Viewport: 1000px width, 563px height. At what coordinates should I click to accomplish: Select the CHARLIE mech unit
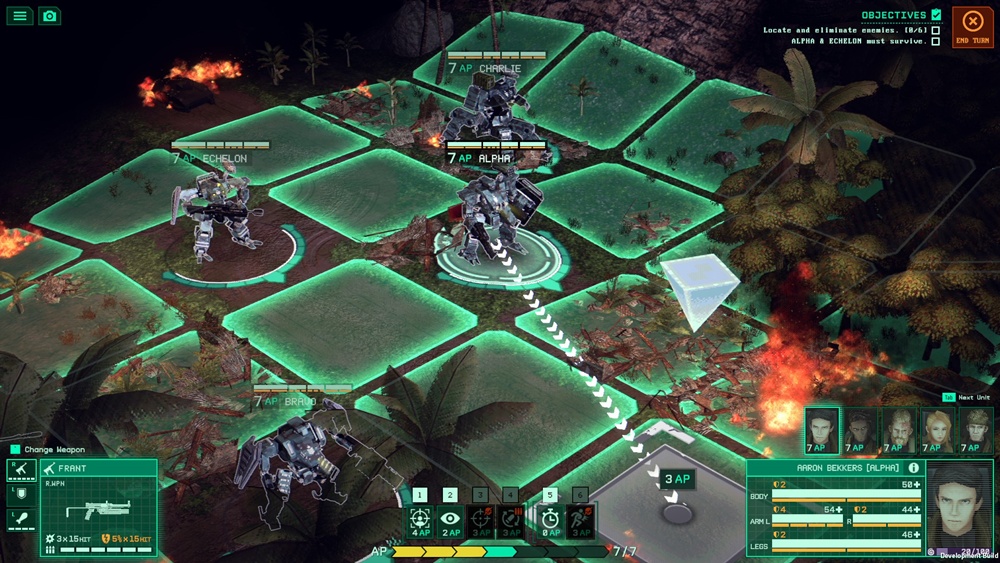coord(487,110)
